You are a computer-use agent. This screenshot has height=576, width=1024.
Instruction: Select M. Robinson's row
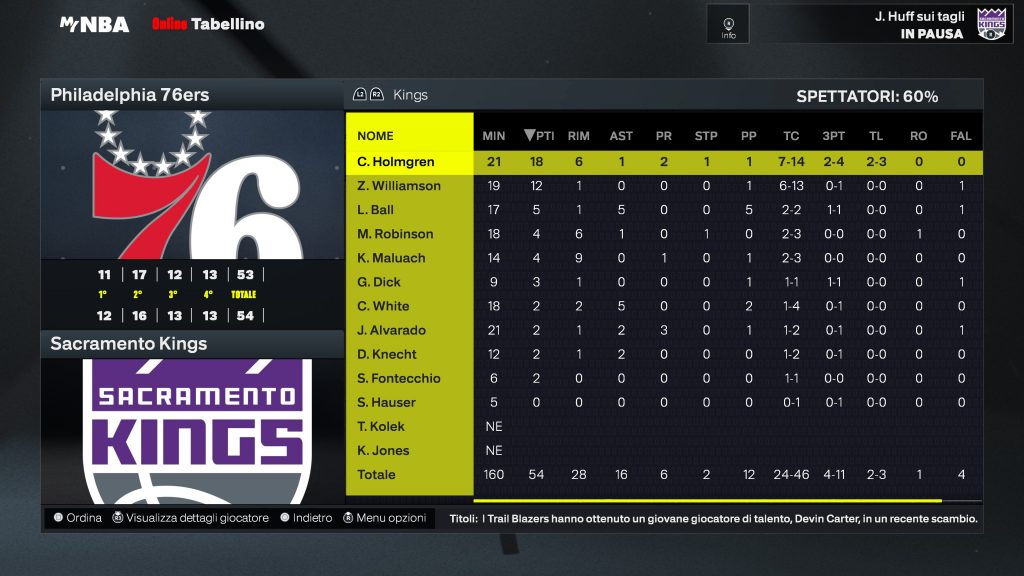(395, 234)
